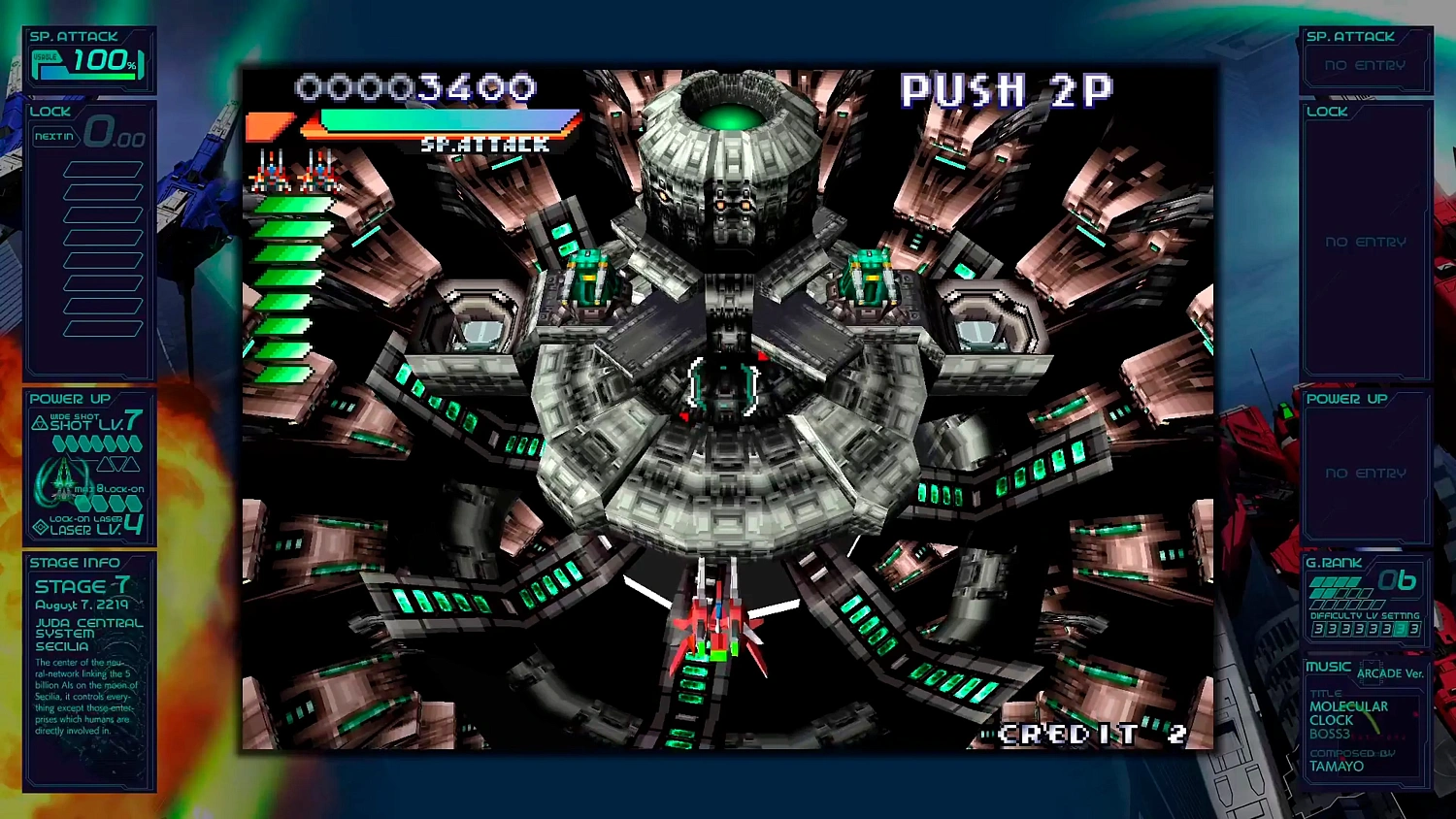
Task: Toggle an empty lock-on triangle slot
Action: [104, 463]
